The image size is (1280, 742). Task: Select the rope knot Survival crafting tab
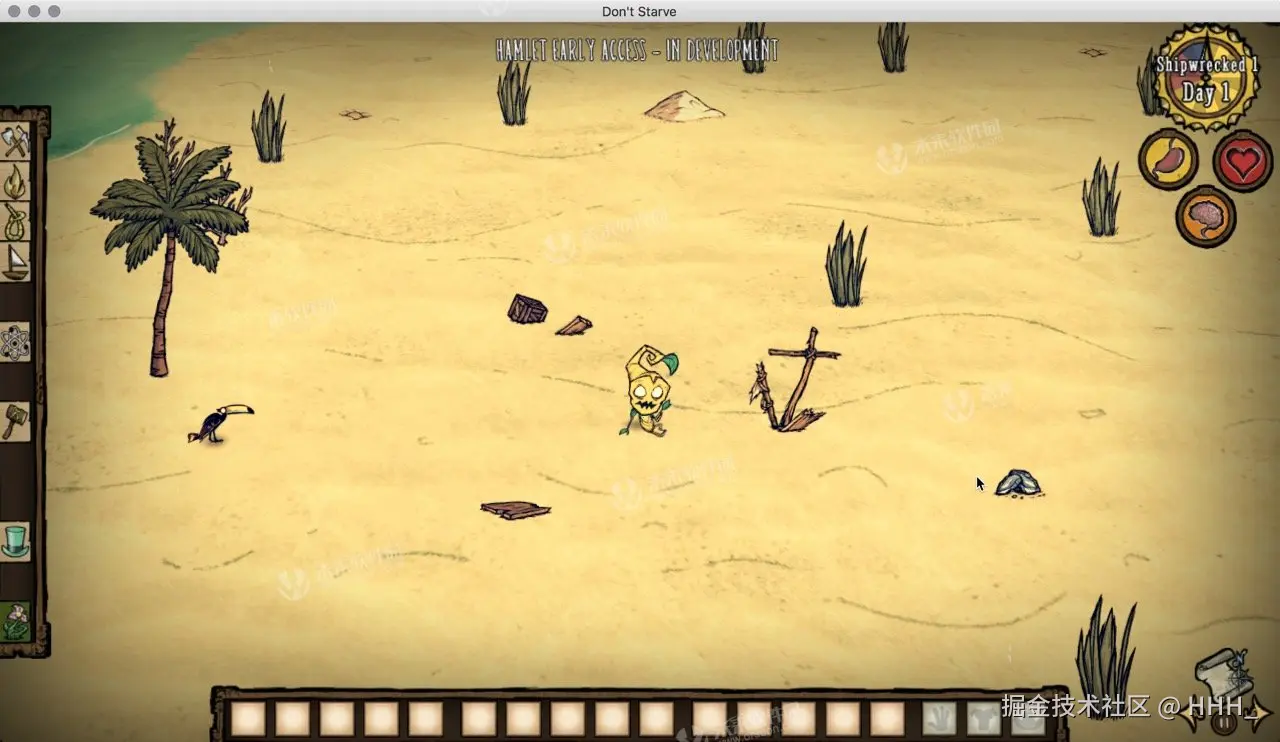(x=16, y=222)
